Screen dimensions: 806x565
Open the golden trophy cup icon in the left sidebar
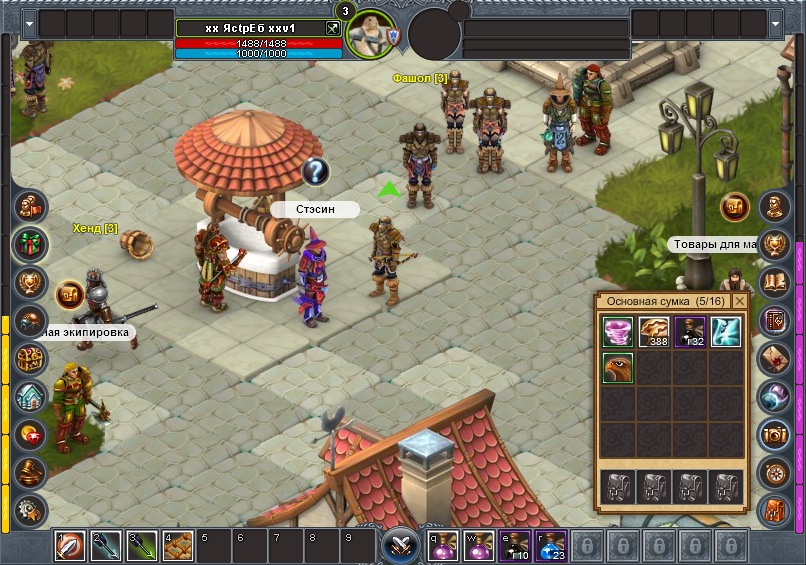coord(29,282)
